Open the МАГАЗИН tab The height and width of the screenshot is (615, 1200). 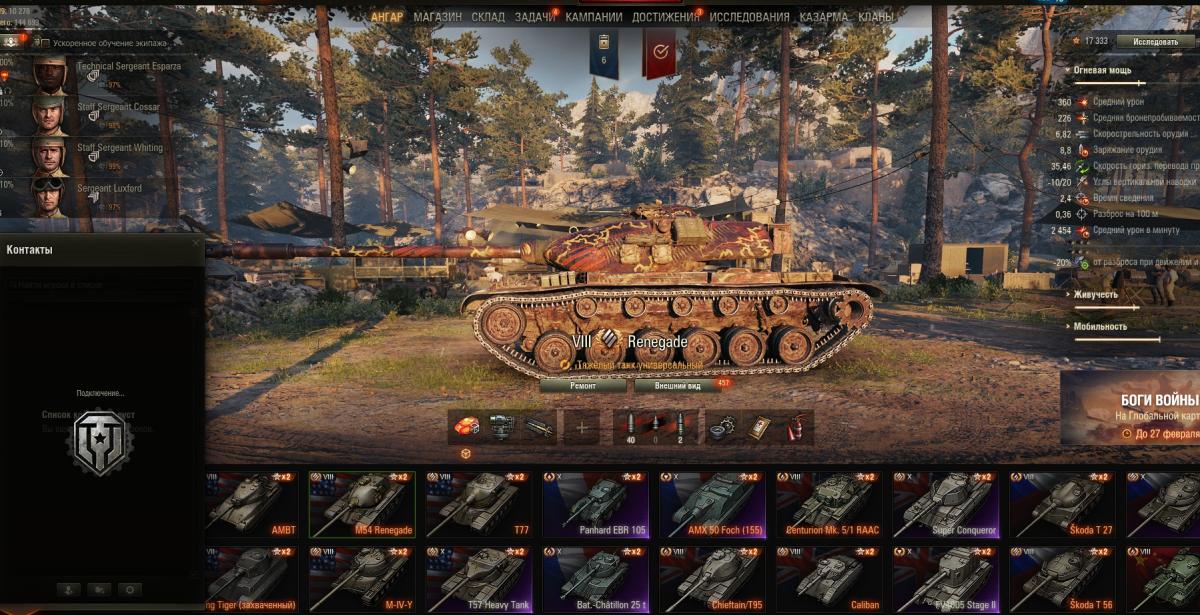(x=437, y=17)
